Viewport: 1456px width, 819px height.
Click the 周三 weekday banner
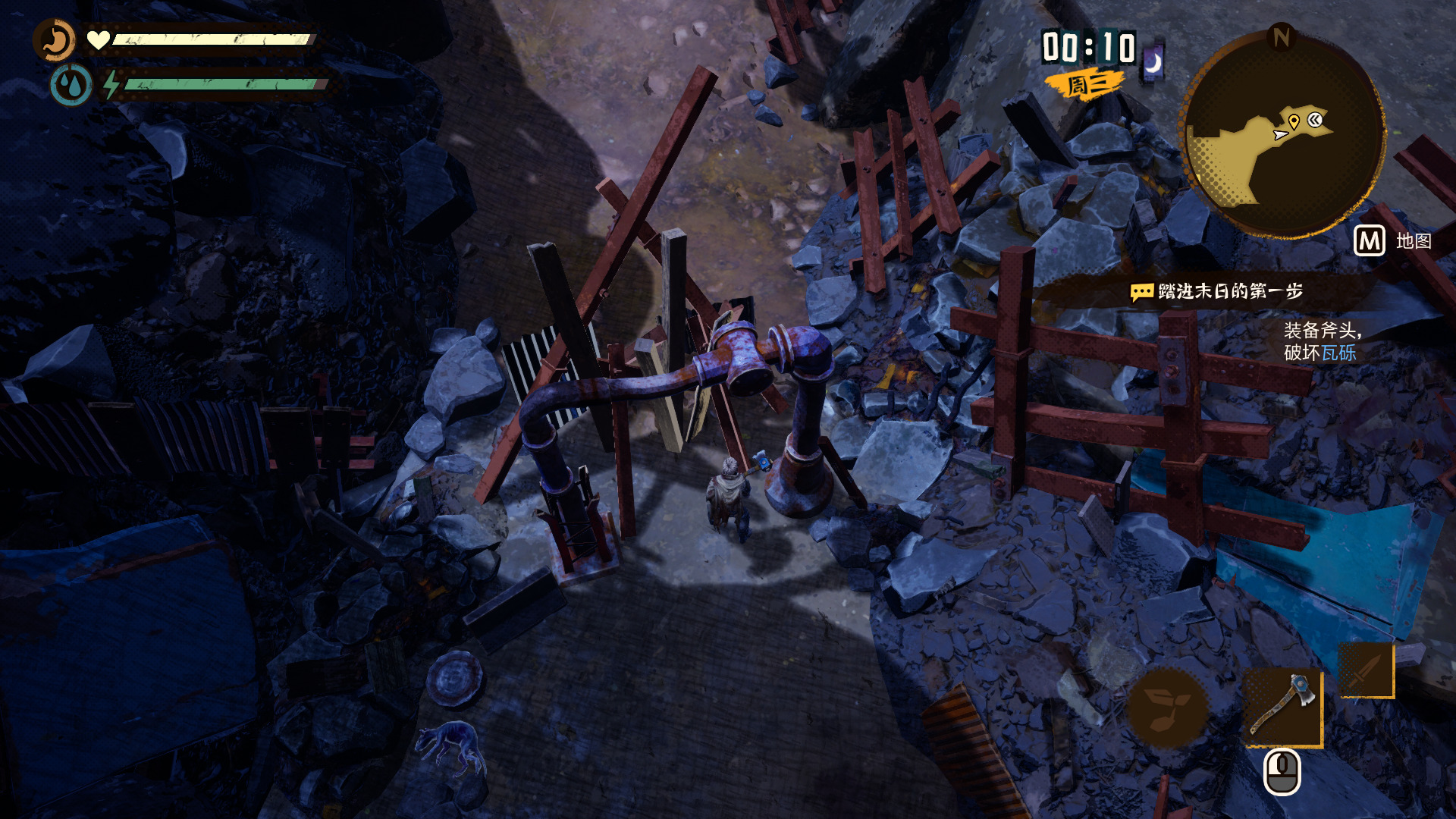pos(1084,84)
